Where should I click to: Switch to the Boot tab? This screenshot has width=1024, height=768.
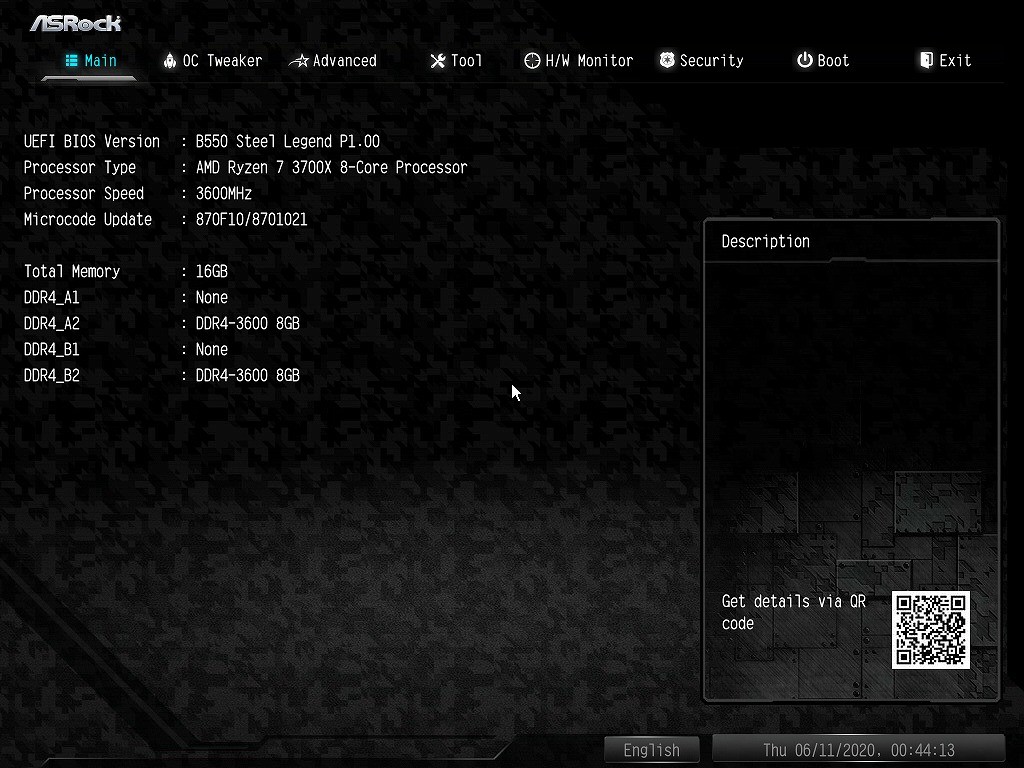(x=823, y=61)
